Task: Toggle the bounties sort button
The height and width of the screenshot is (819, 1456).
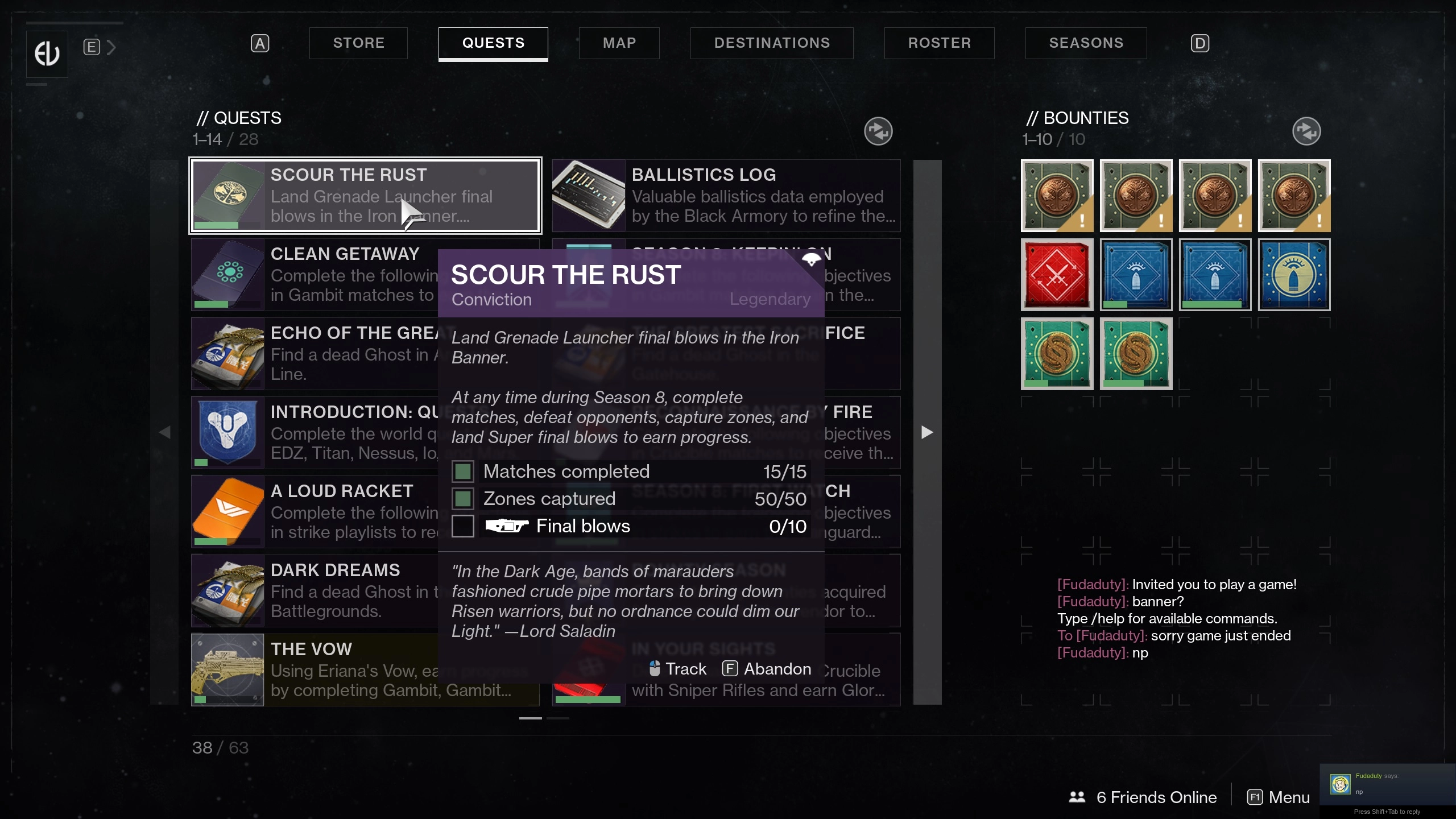Action: click(x=1306, y=131)
